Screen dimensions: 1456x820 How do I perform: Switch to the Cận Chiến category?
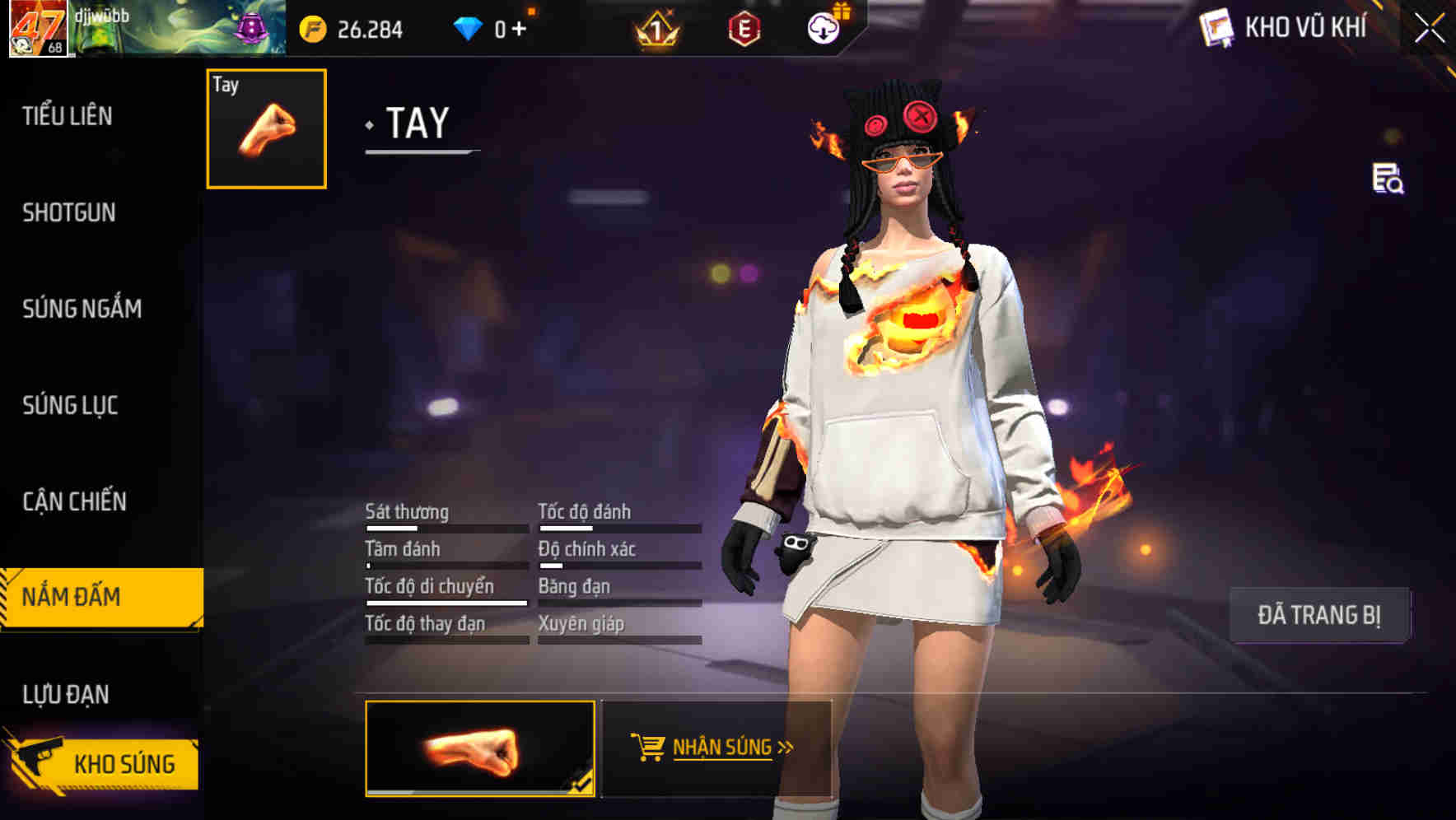point(72,501)
